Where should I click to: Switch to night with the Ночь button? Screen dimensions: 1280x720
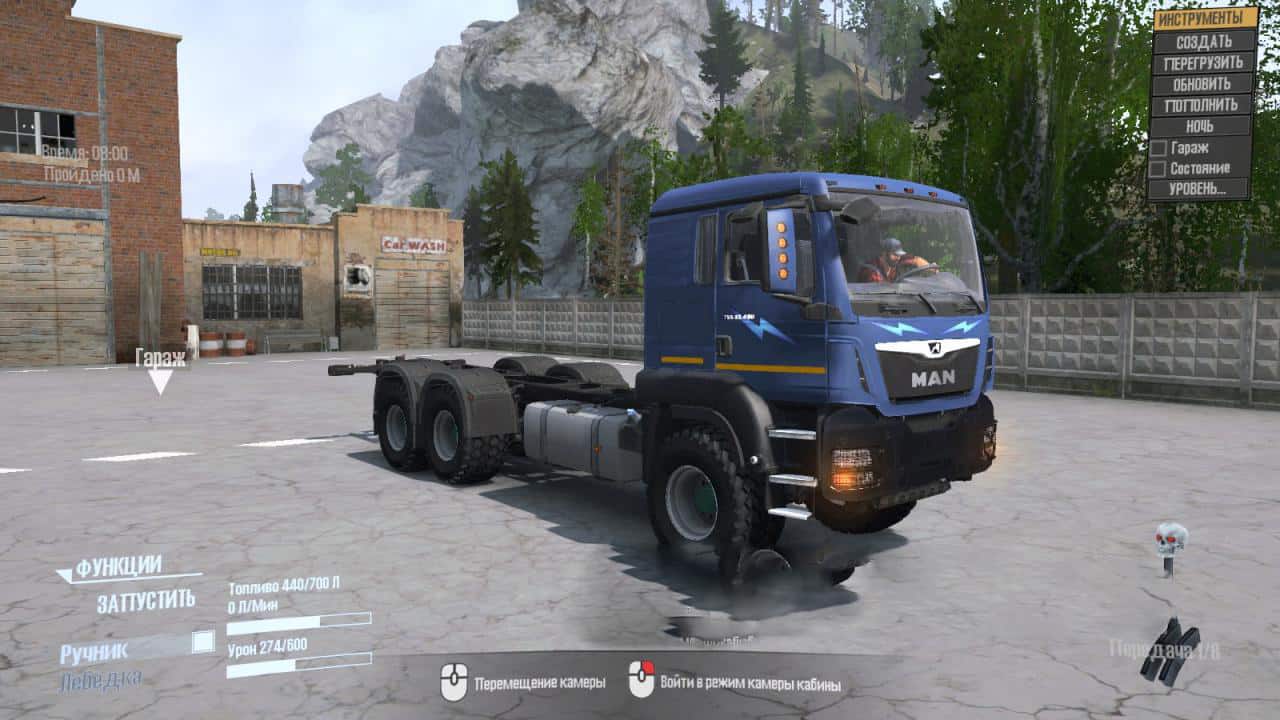(x=1203, y=126)
